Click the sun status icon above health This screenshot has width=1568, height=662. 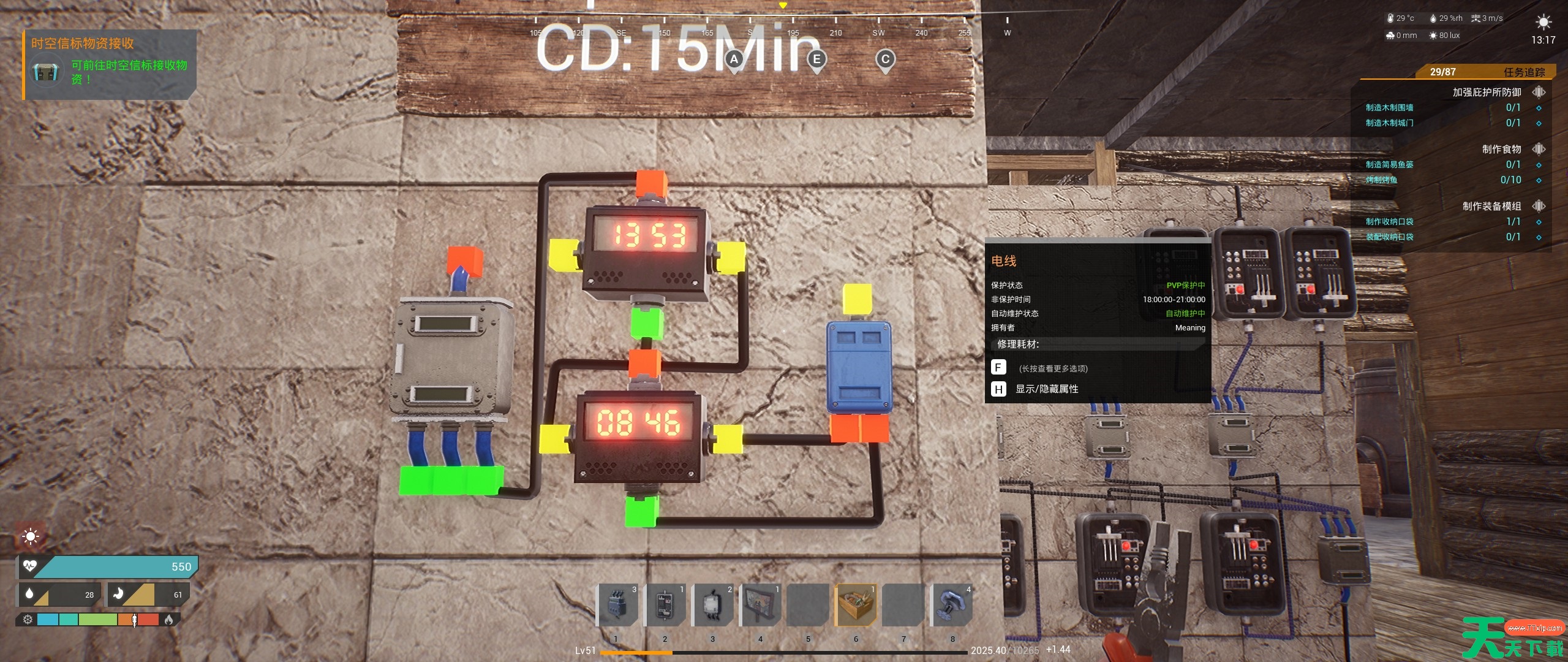pyautogui.click(x=30, y=537)
